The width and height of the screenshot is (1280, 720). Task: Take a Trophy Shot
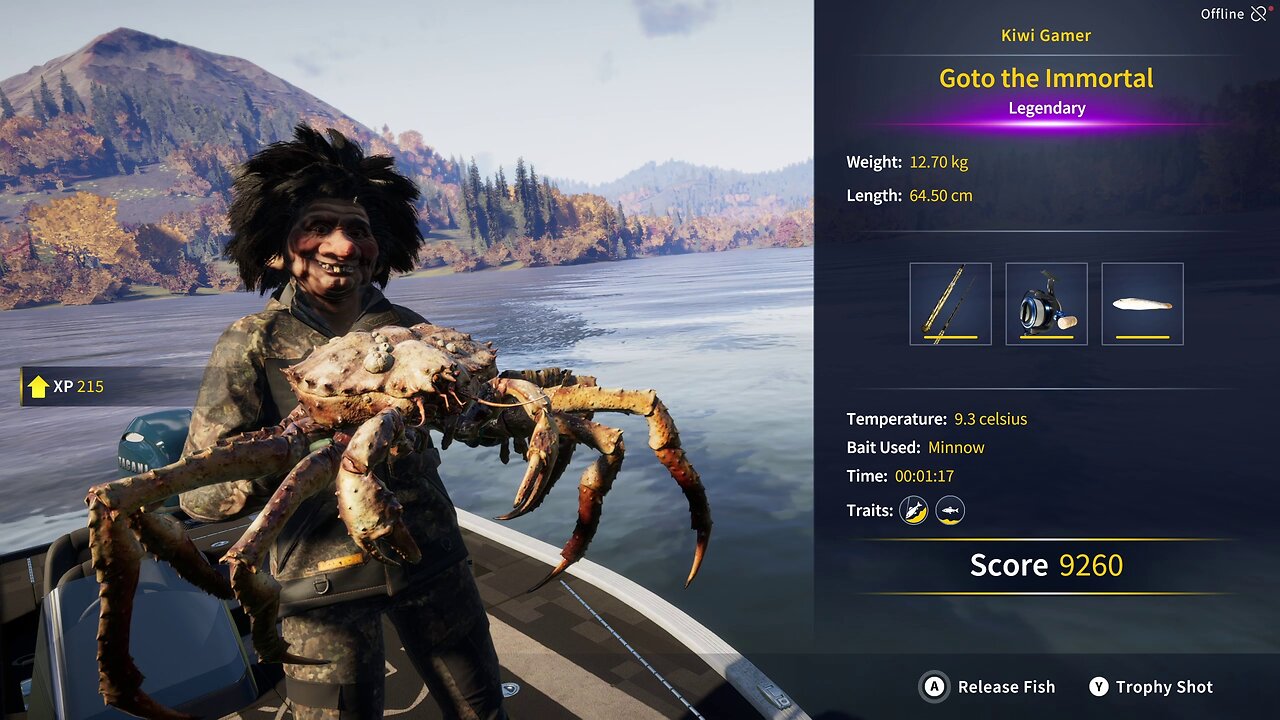1151,687
